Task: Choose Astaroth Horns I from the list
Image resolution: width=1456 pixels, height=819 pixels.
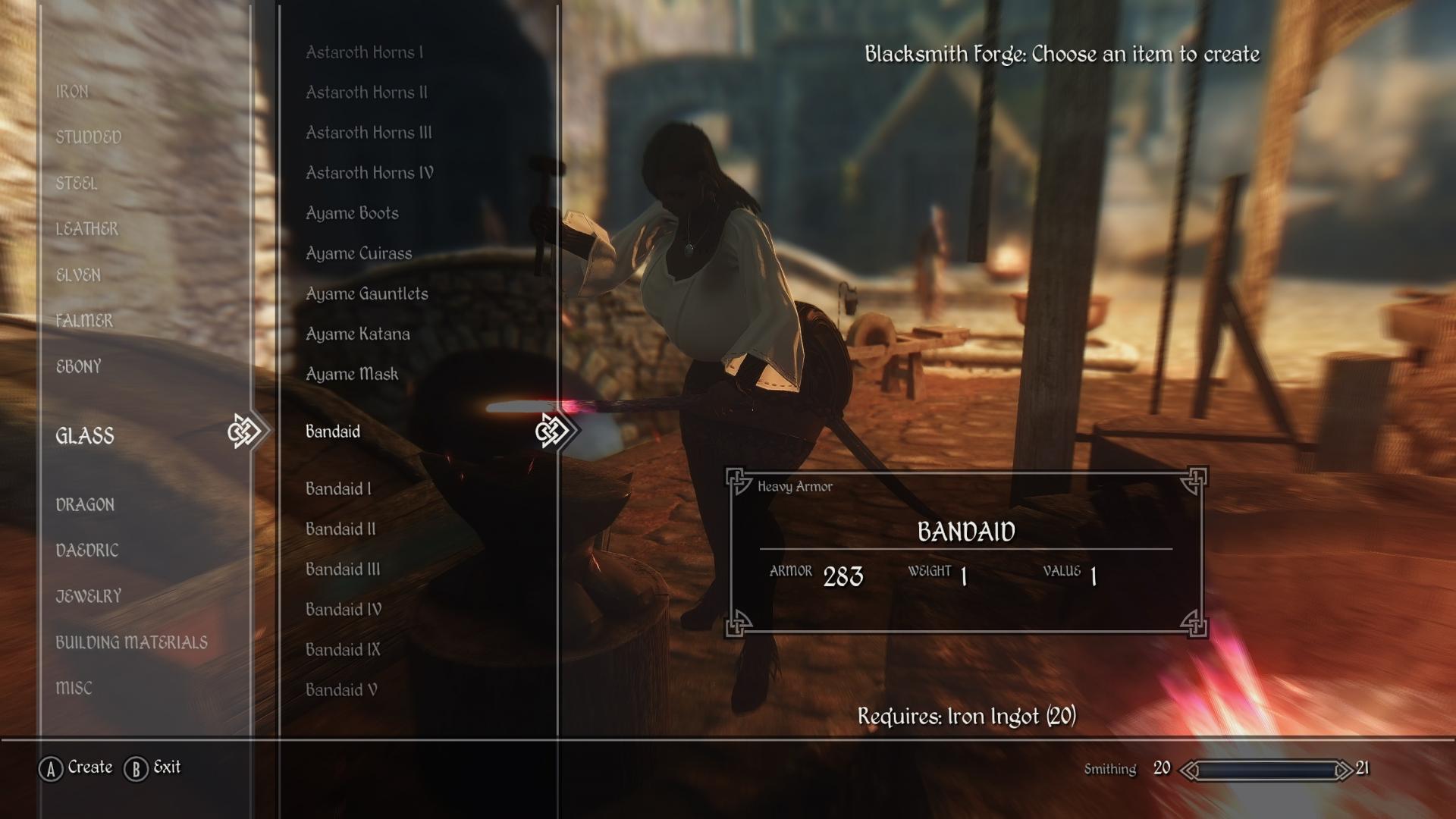Action: 365,52
